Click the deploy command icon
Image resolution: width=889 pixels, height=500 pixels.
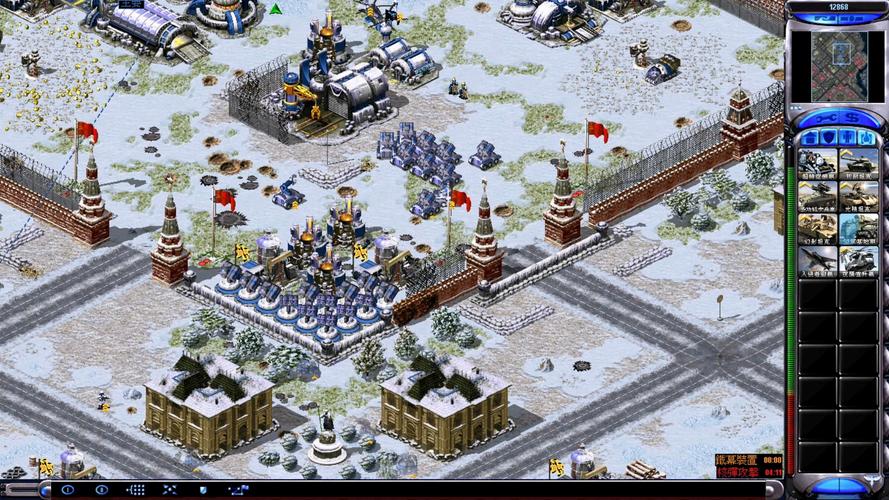[167, 490]
